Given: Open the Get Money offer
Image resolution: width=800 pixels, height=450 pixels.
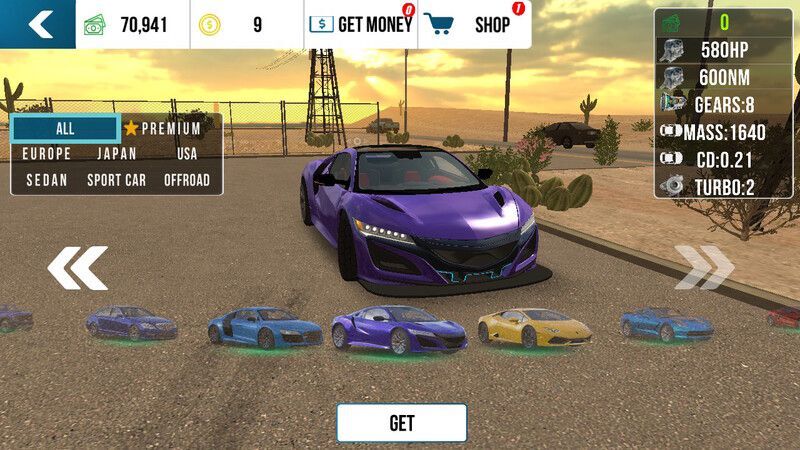Looking at the screenshot, I should coord(360,25).
